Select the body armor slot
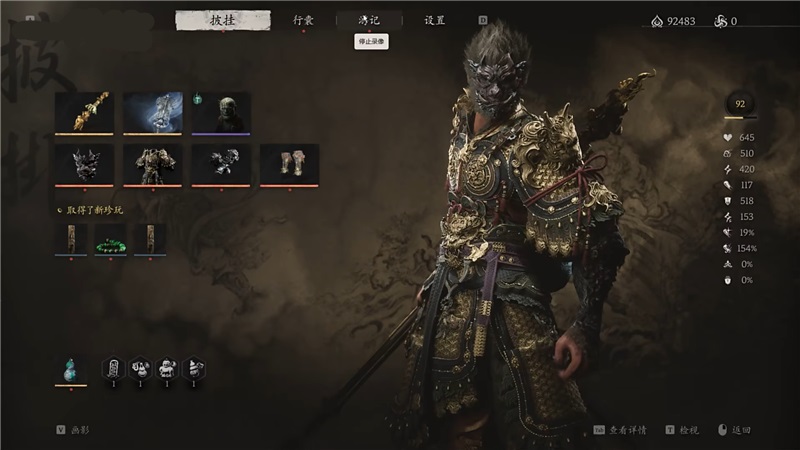 click(153, 164)
